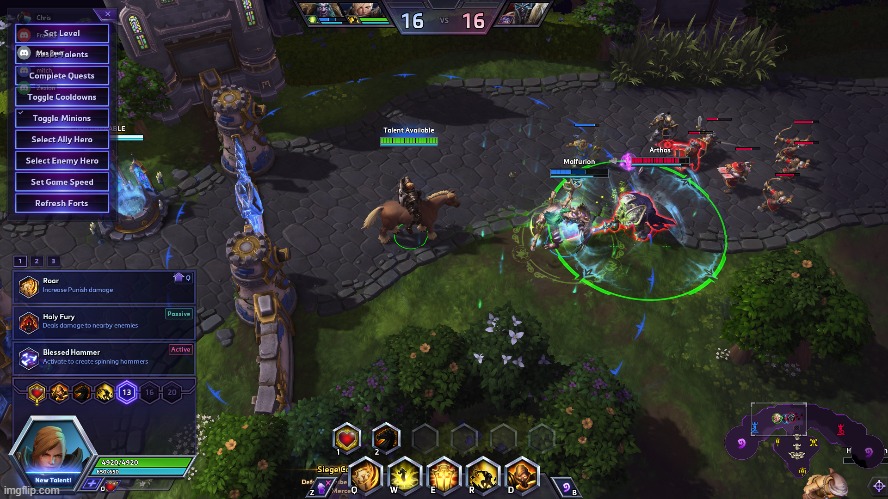Viewport: 888px width, 499px height.
Task: Select the level 13 talent tier
Action: 127,394
